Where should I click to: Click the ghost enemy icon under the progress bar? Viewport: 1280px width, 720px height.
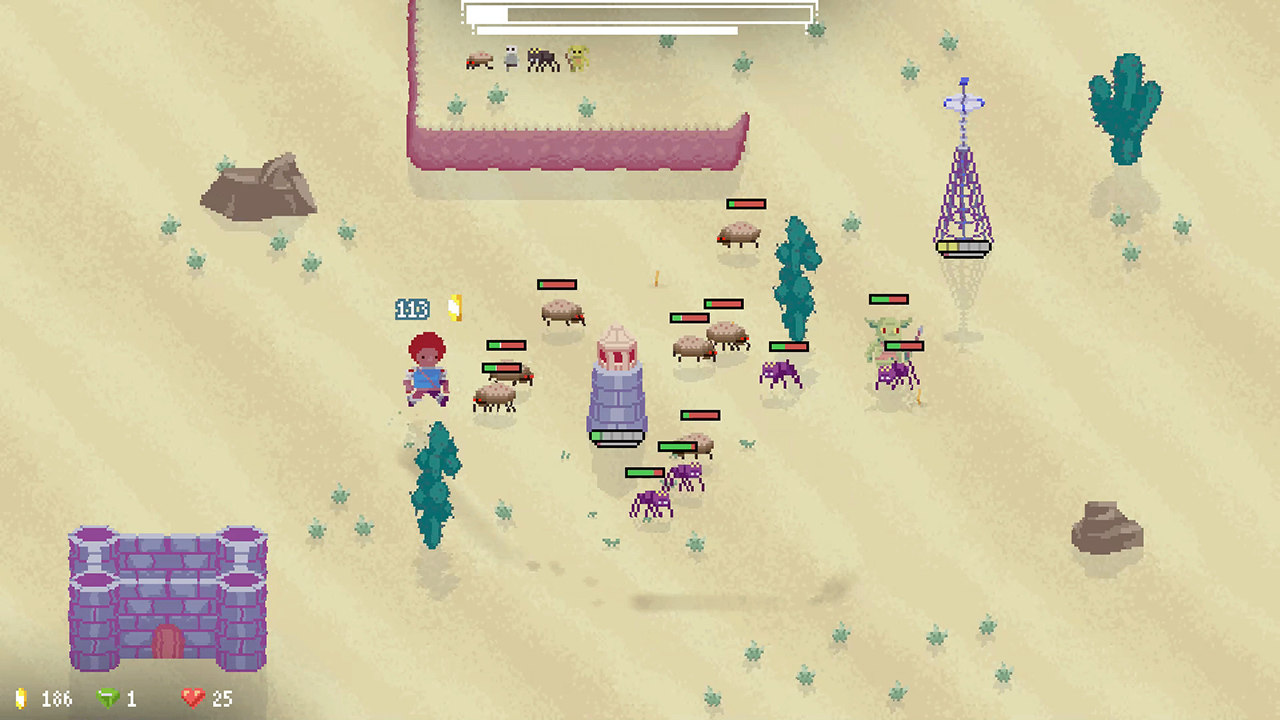510,58
